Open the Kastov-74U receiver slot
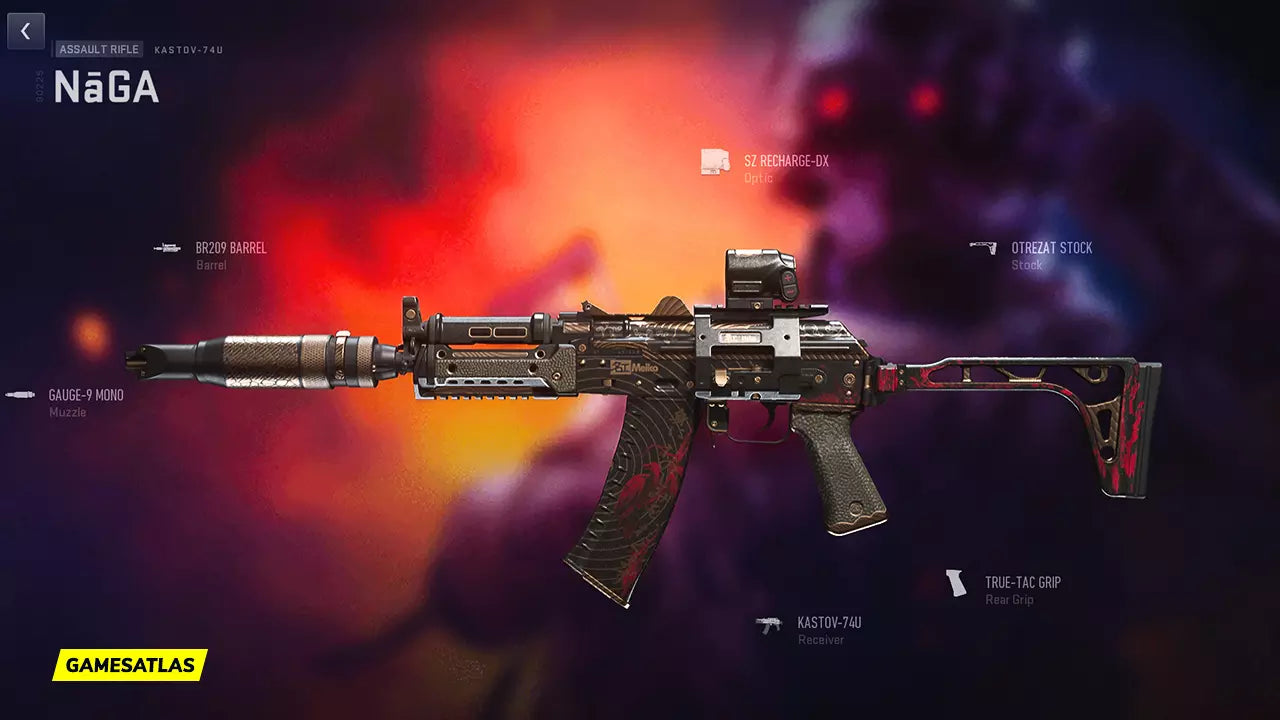The height and width of the screenshot is (720, 1280). click(828, 623)
